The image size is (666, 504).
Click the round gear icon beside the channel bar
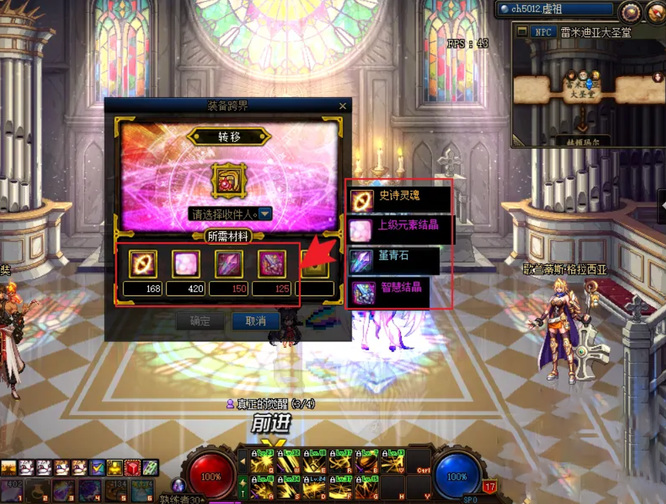[x=631, y=11]
